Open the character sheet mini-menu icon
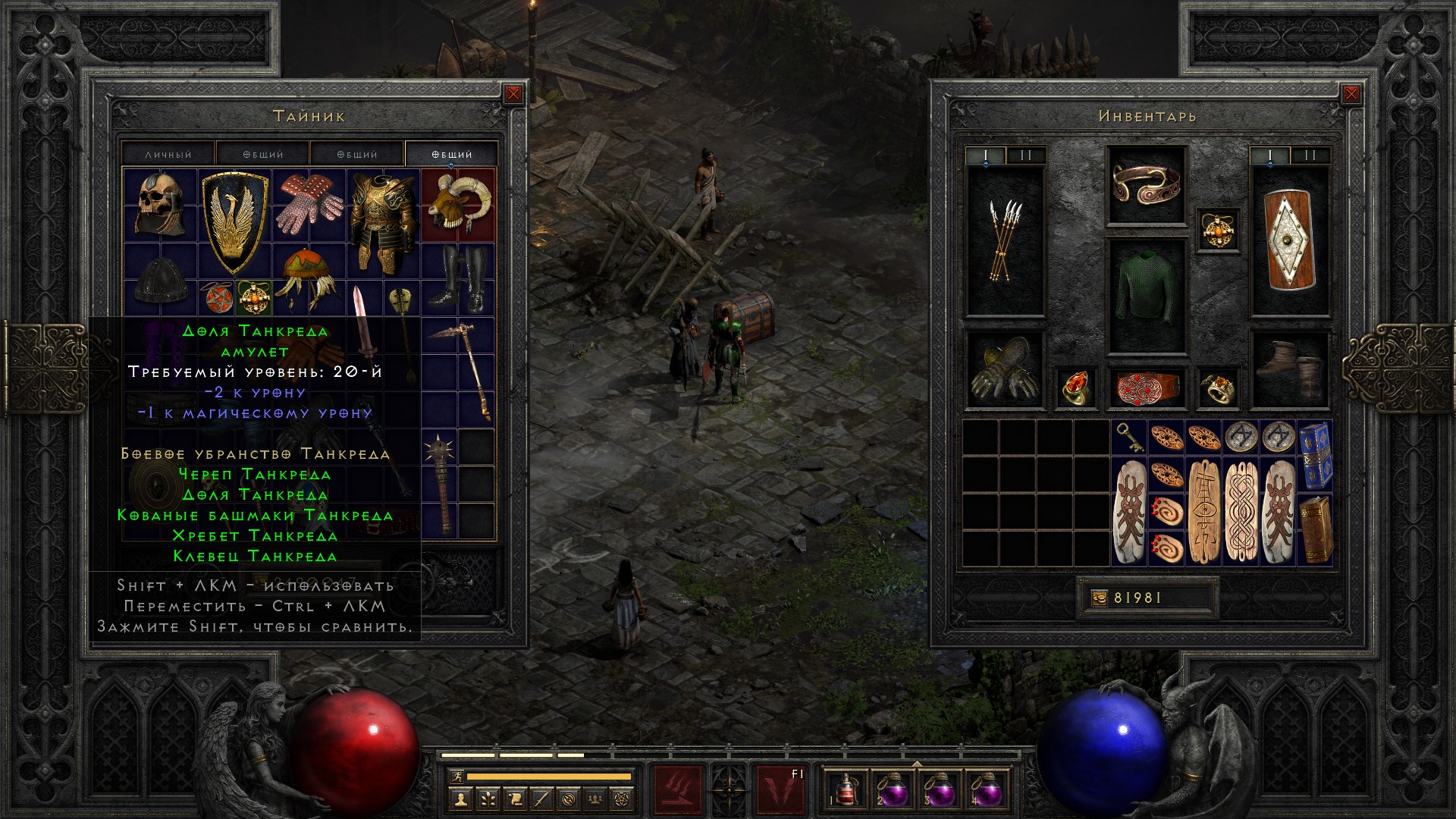 click(x=460, y=799)
